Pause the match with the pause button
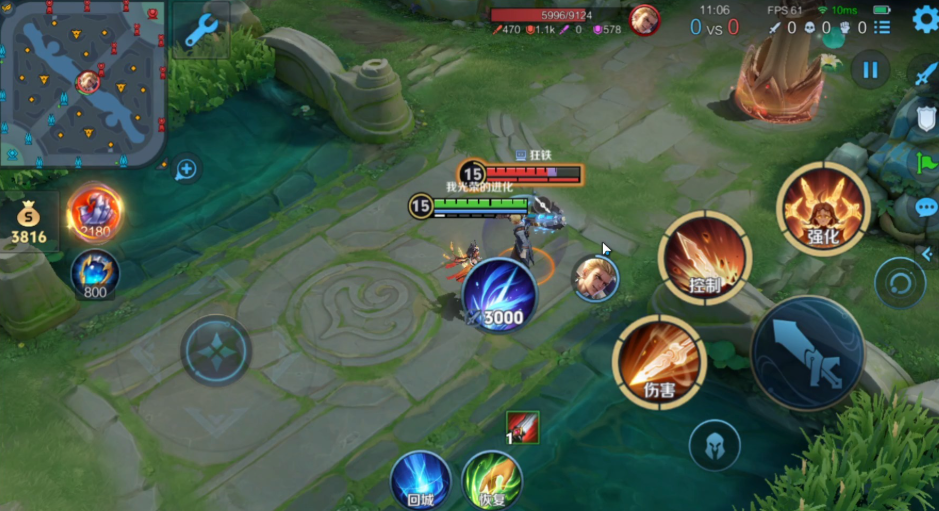This screenshot has width=939, height=511. tap(870, 70)
